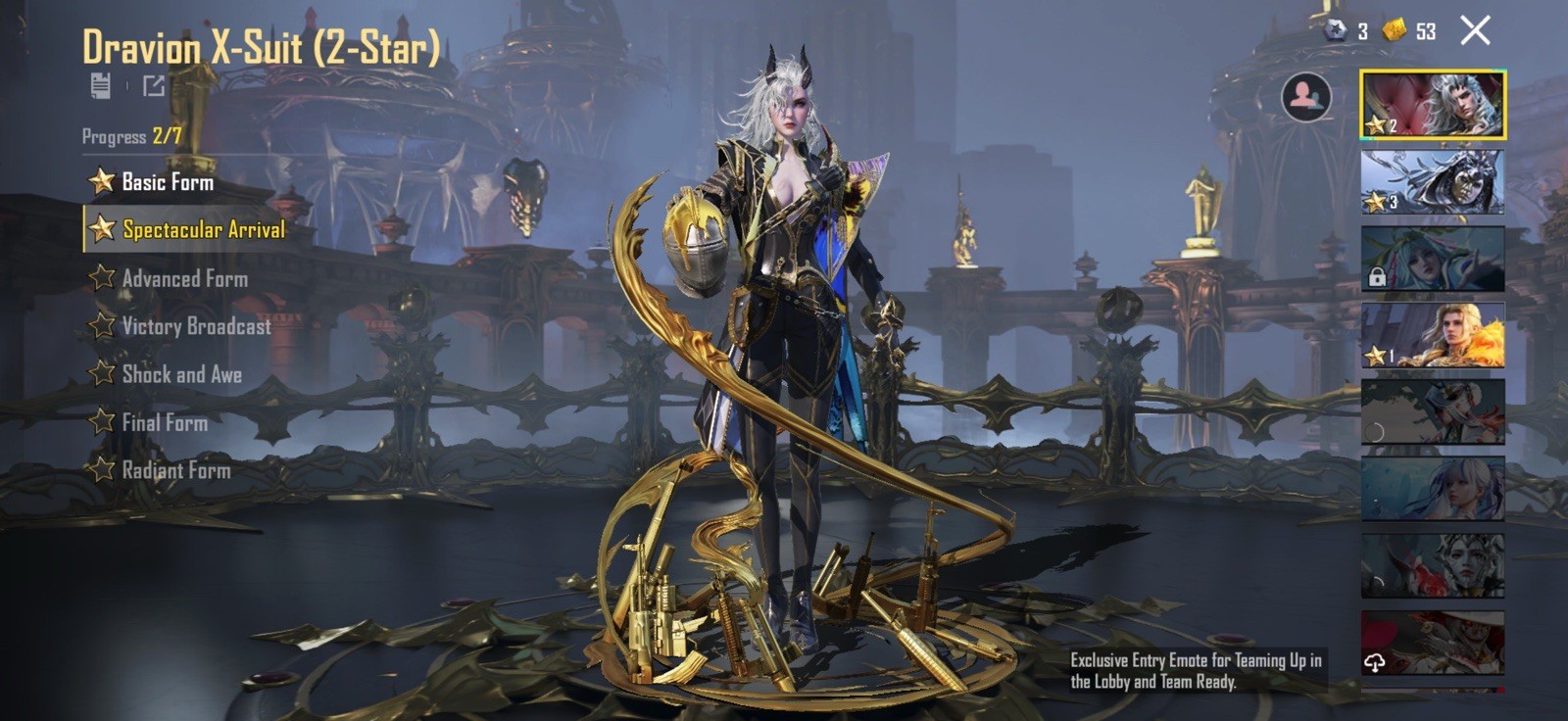Open the document details icon below the title

(100, 85)
